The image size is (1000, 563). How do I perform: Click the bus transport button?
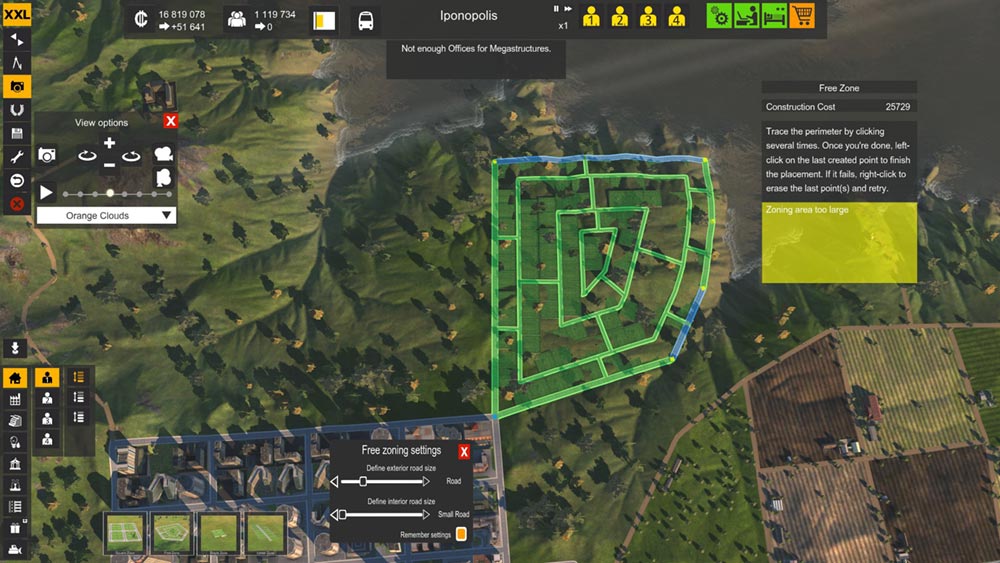pyautogui.click(x=366, y=20)
